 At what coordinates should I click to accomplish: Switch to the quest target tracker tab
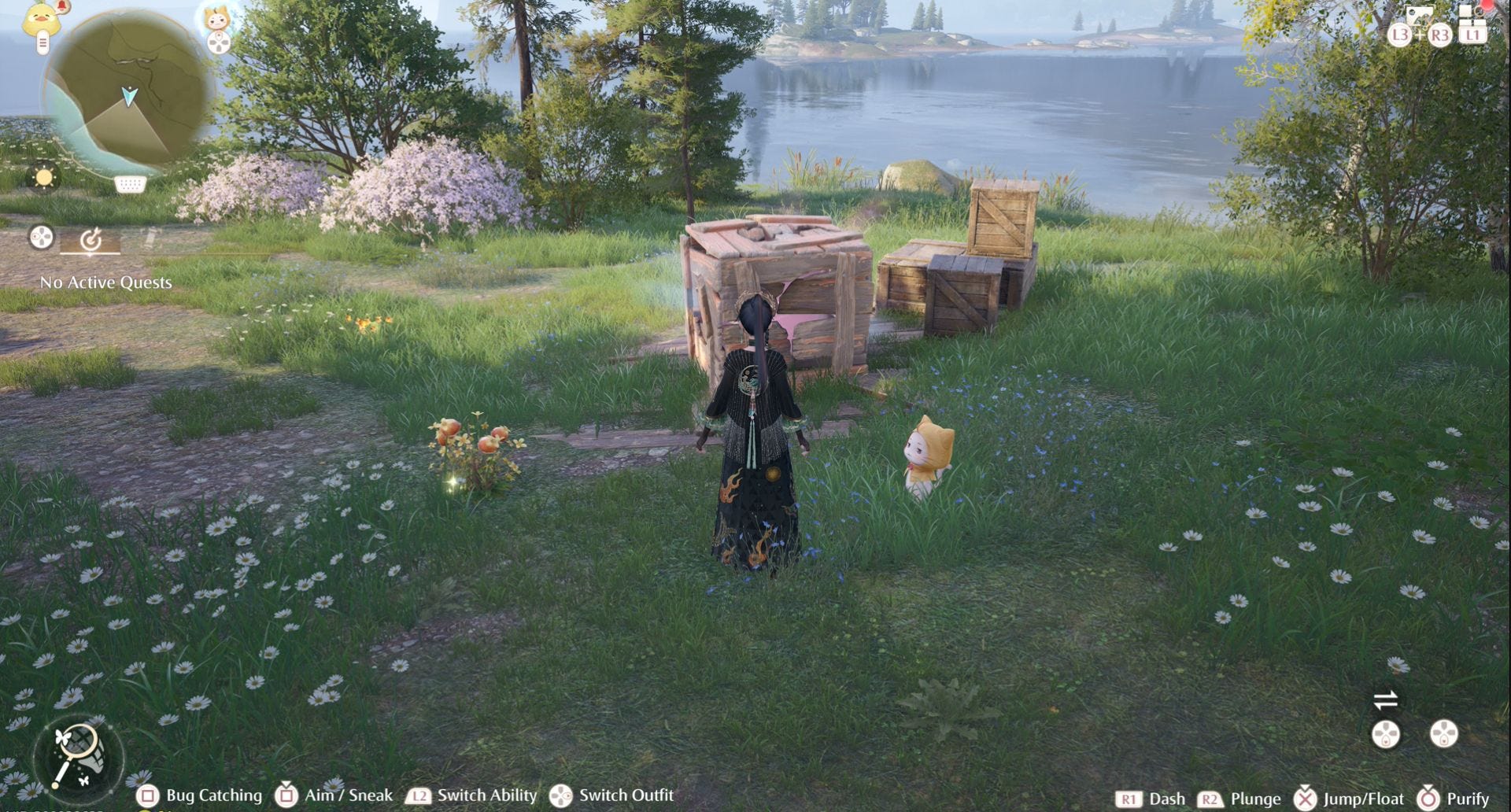[x=91, y=239]
